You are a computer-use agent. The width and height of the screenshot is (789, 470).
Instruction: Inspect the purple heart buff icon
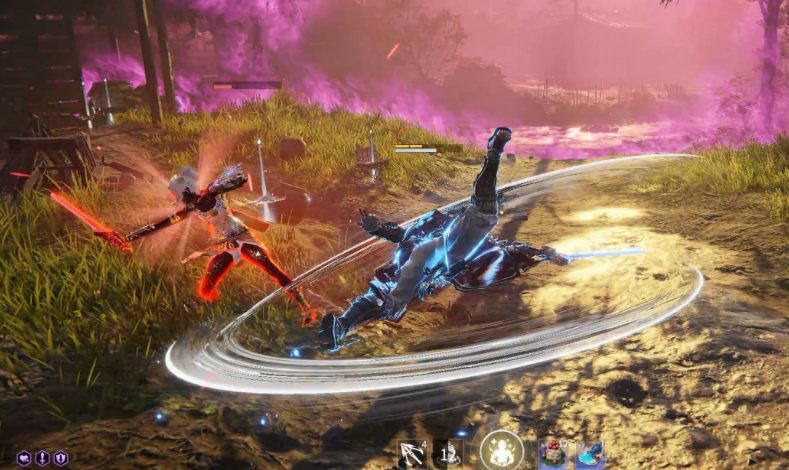[24, 457]
